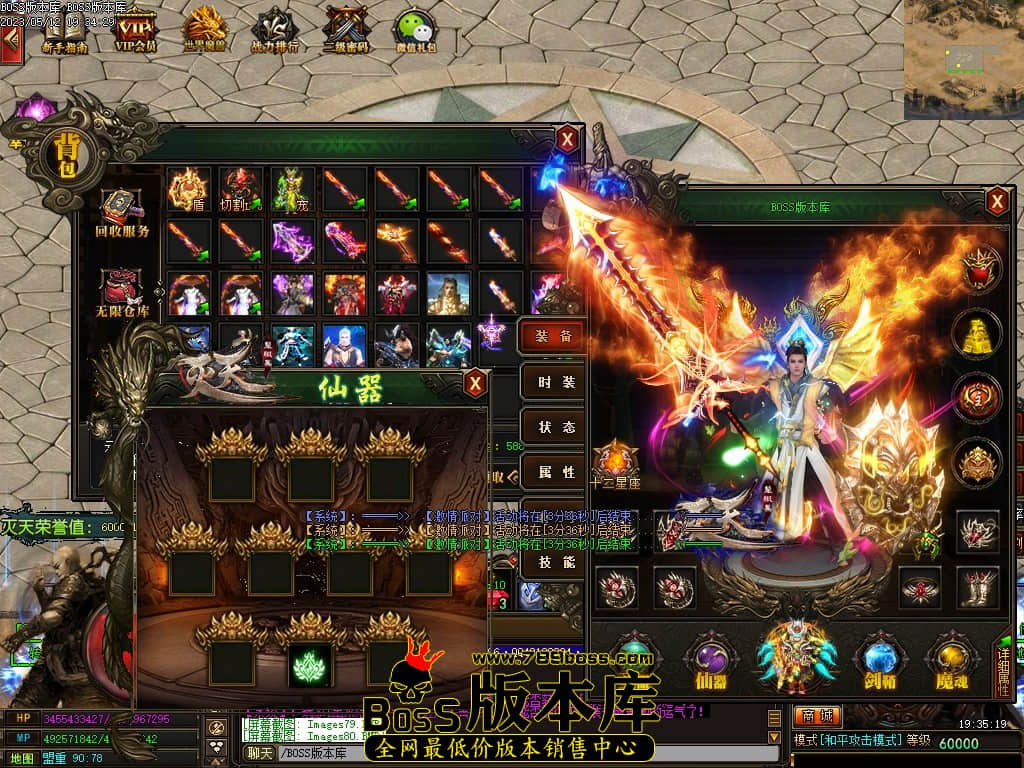The width and height of the screenshot is (1024, 768).
Task: Switch to the 时装 fashion tab
Action: (554, 382)
